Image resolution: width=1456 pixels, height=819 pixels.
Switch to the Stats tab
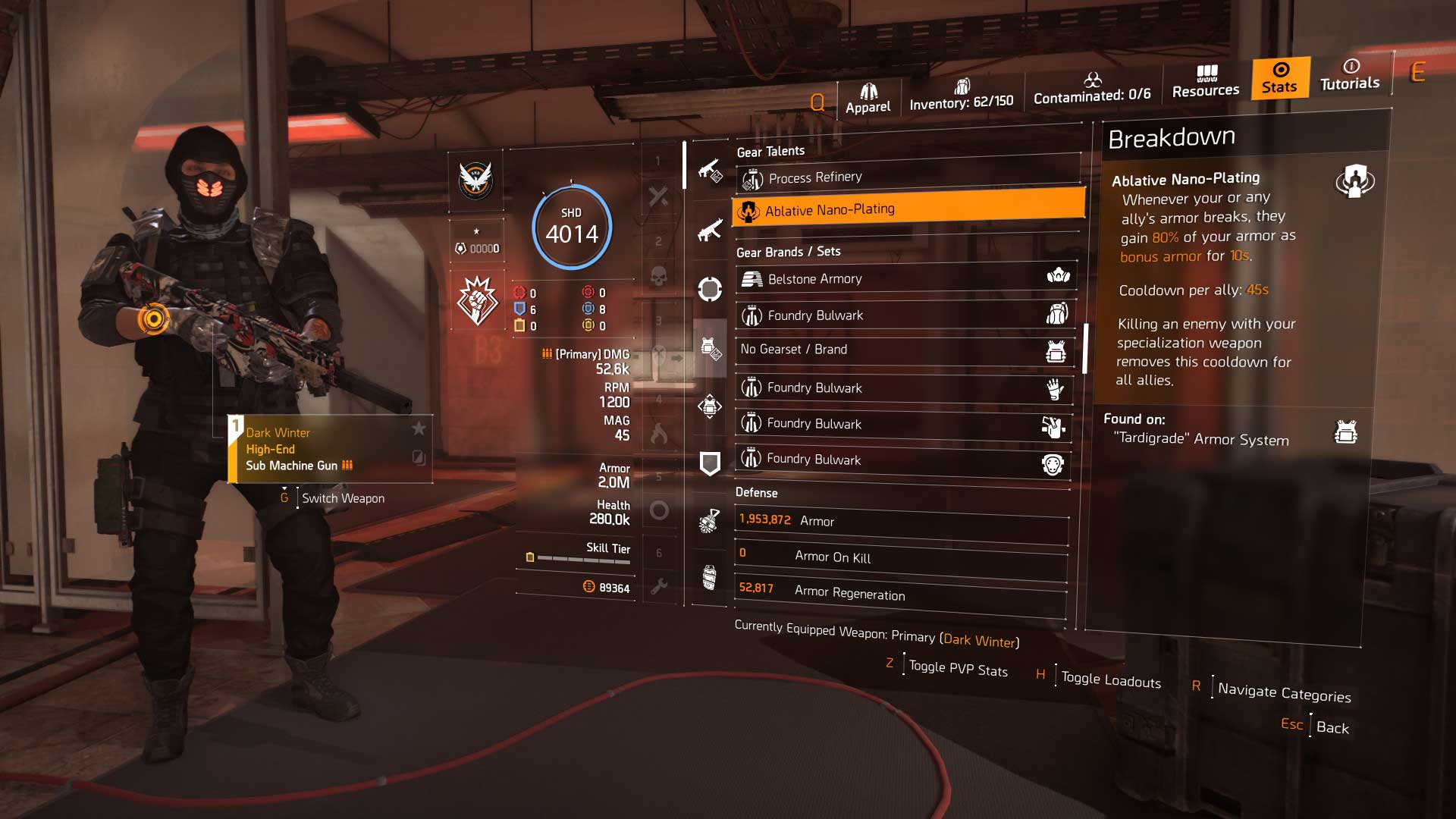[1279, 79]
